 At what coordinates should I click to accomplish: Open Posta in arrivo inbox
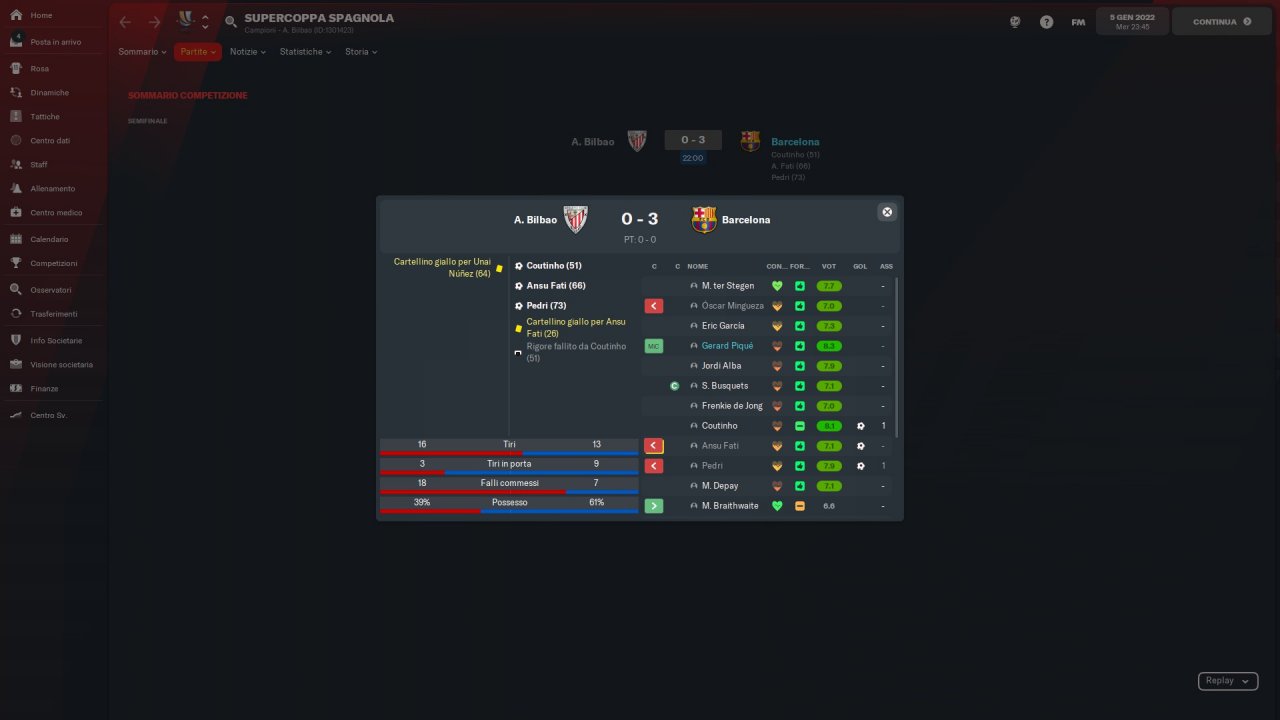(55, 42)
